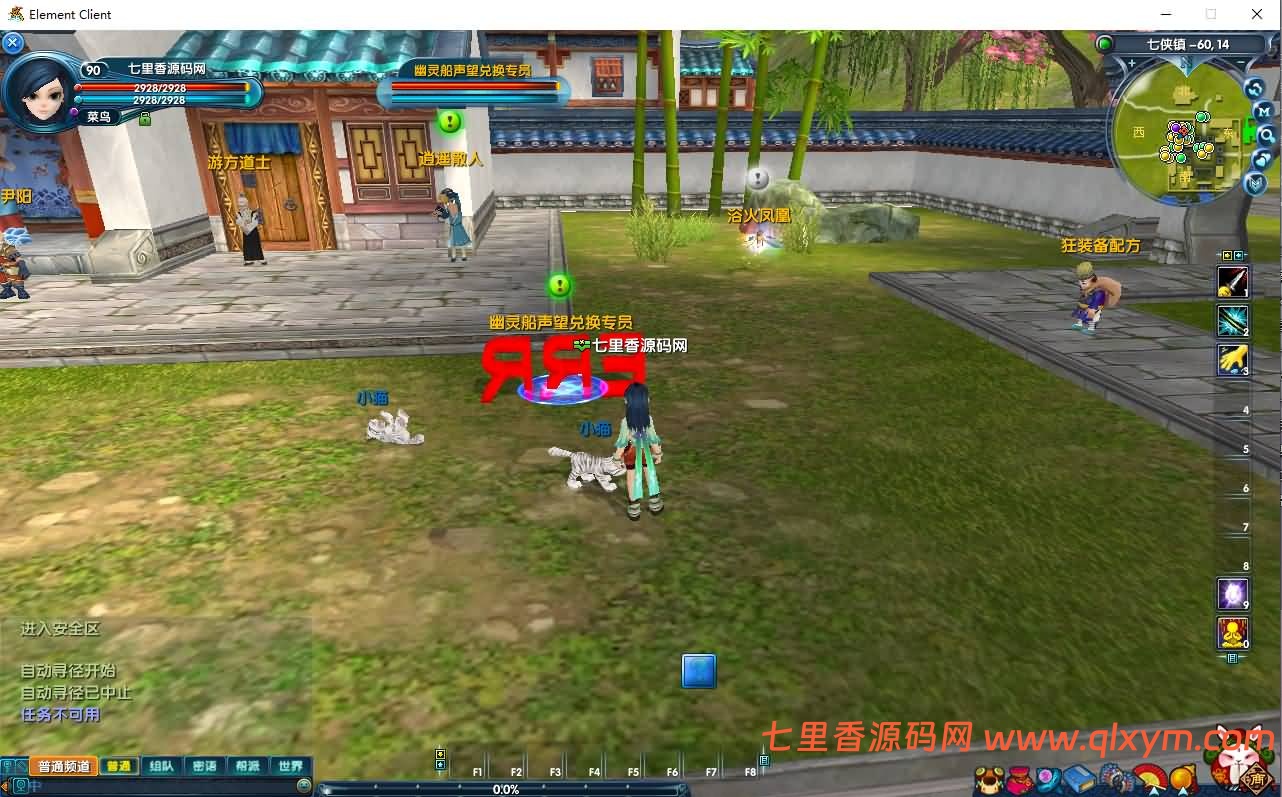The image size is (1282, 797).
Task: Open the red inventory bag icon
Action: point(1018,778)
